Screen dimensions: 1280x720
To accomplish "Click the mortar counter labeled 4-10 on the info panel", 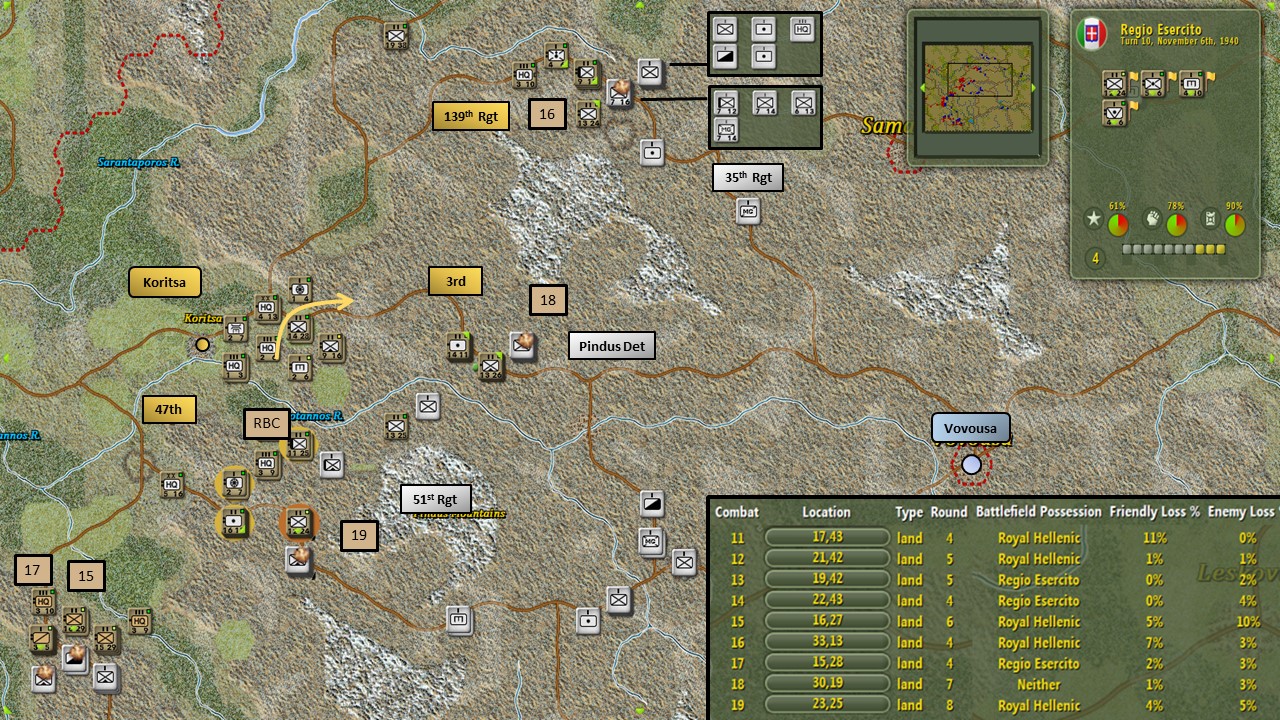I will point(1192,83).
